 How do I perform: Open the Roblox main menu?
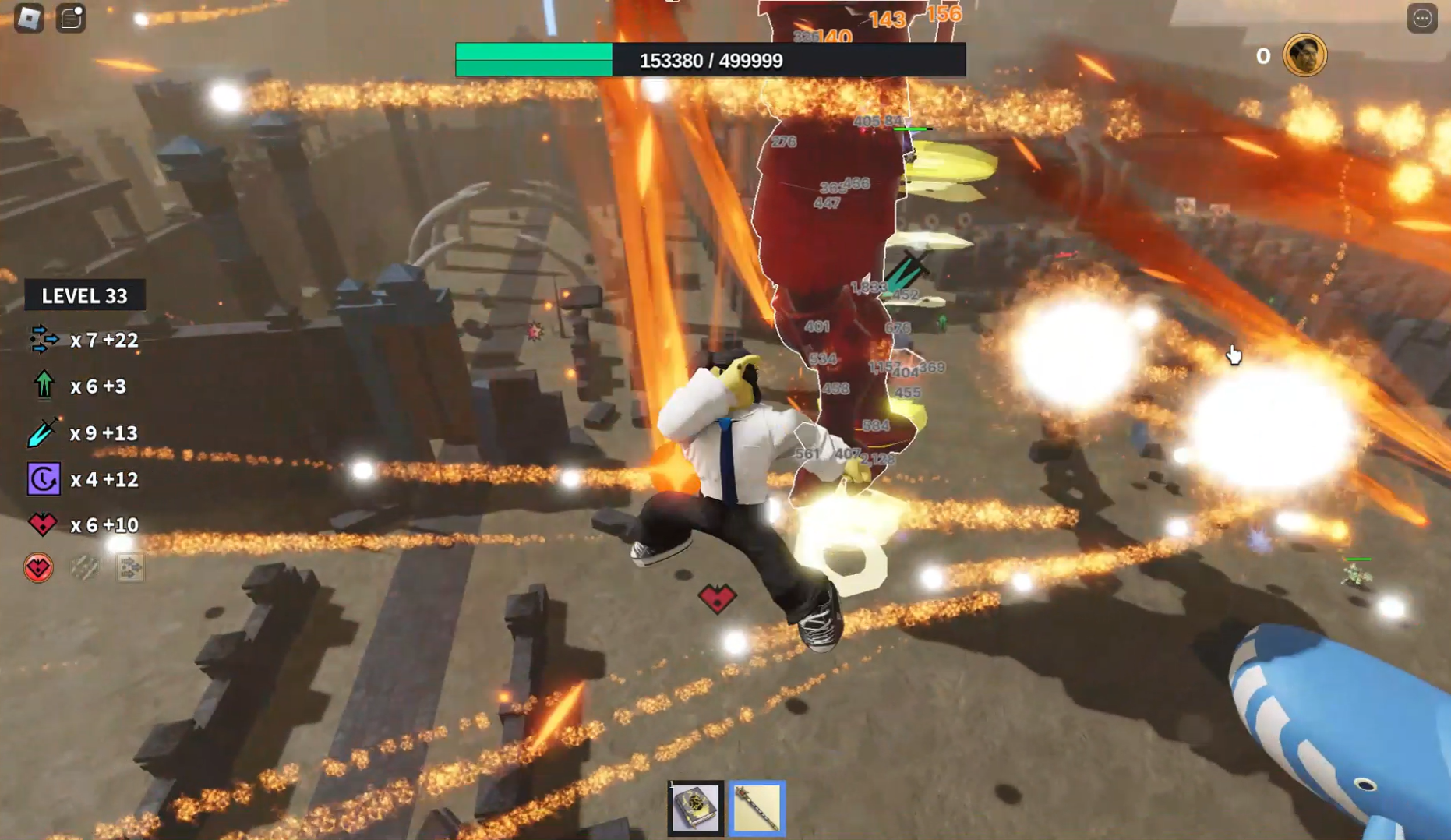coord(29,18)
